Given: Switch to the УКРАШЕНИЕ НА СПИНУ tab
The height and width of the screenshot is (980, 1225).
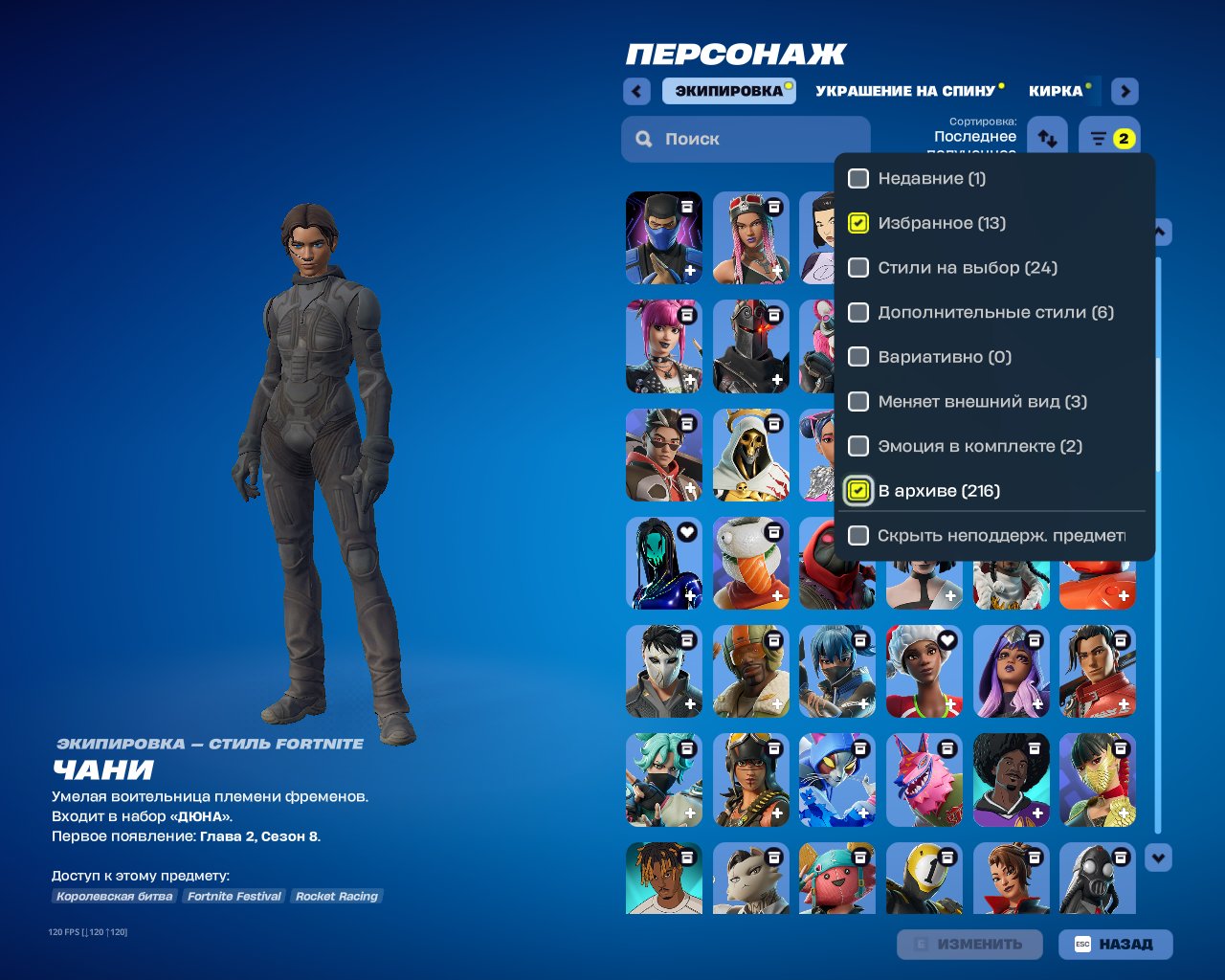Looking at the screenshot, I should (x=903, y=91).
